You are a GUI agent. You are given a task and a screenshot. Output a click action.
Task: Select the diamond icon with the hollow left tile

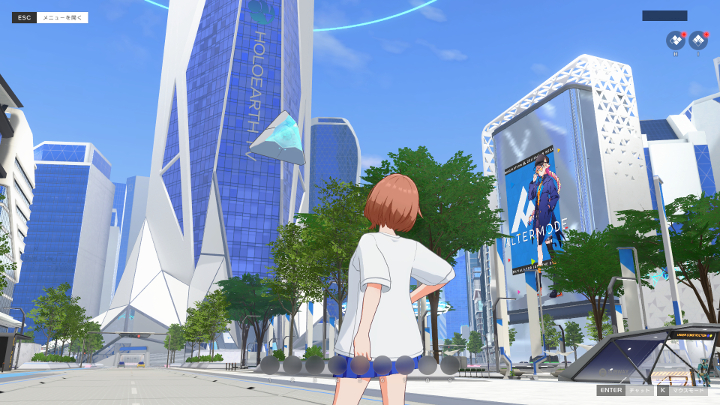pos(676,41)
